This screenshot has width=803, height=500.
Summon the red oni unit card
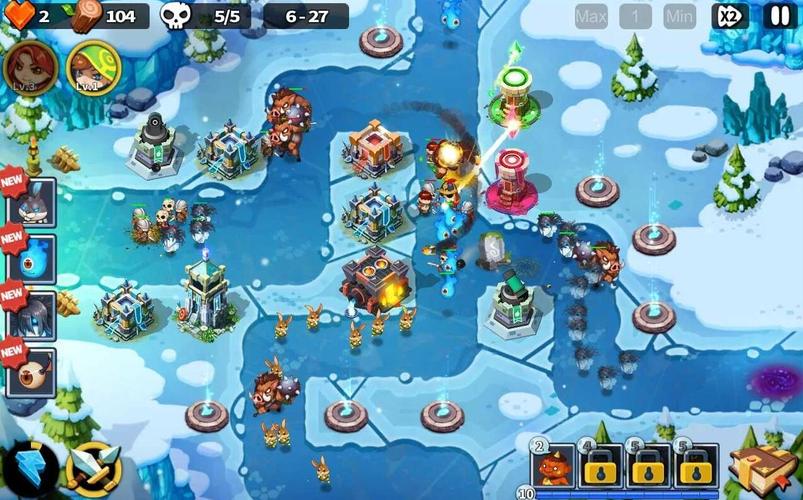[x=554, y=465]
